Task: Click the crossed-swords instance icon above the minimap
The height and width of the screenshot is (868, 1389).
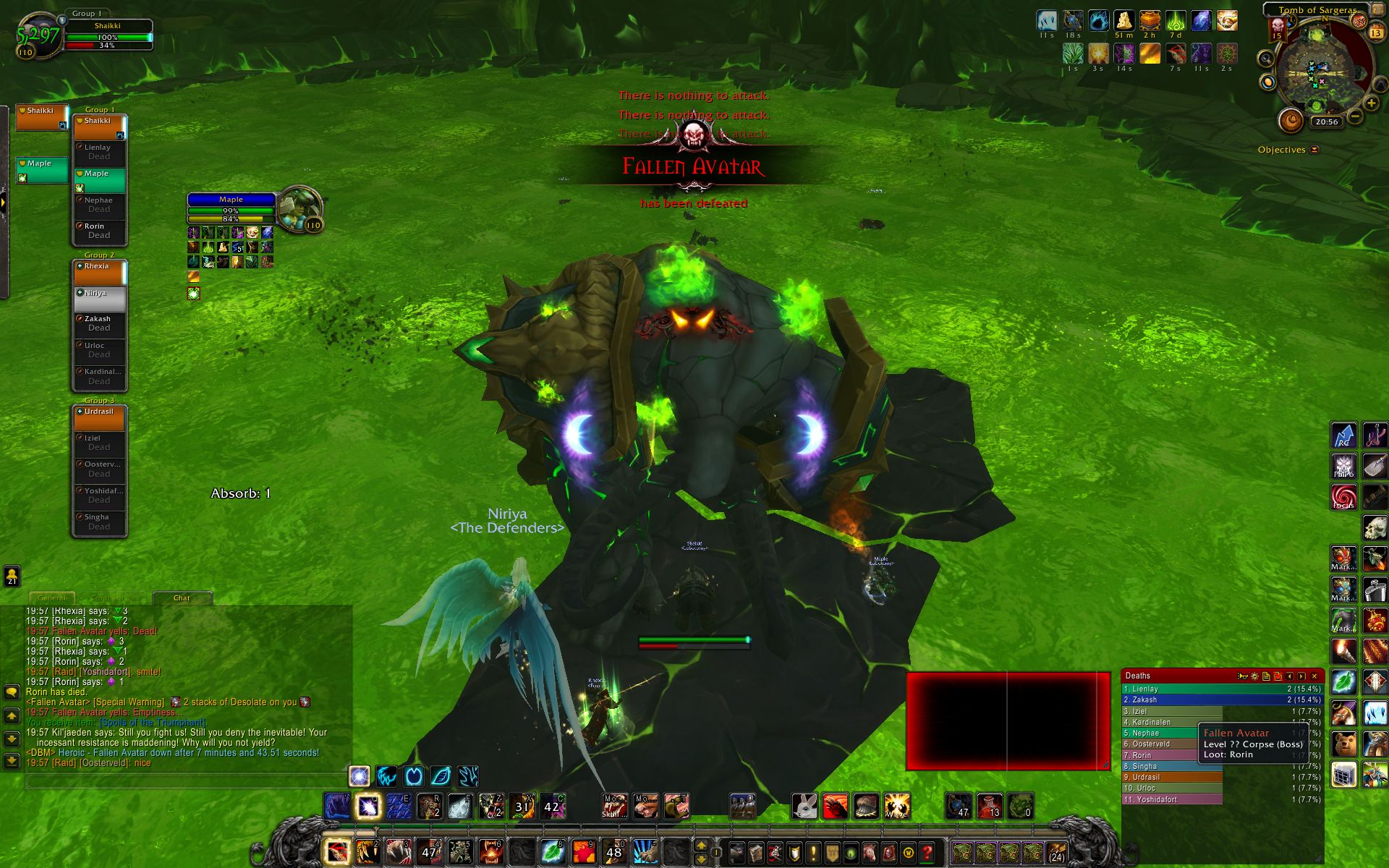Action: [1358, 21]
